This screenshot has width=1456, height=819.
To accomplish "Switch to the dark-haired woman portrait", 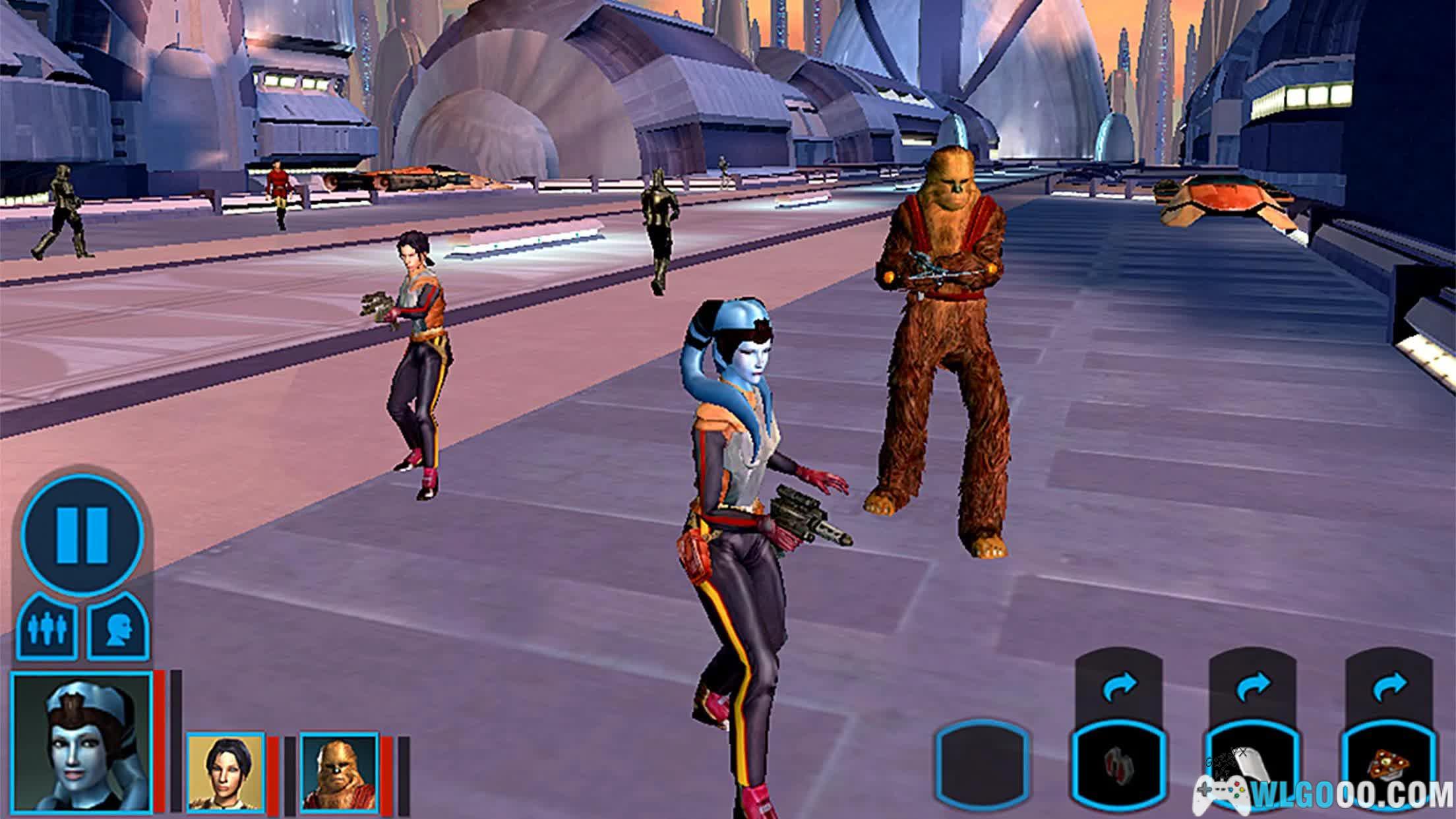I will point(226,772).
